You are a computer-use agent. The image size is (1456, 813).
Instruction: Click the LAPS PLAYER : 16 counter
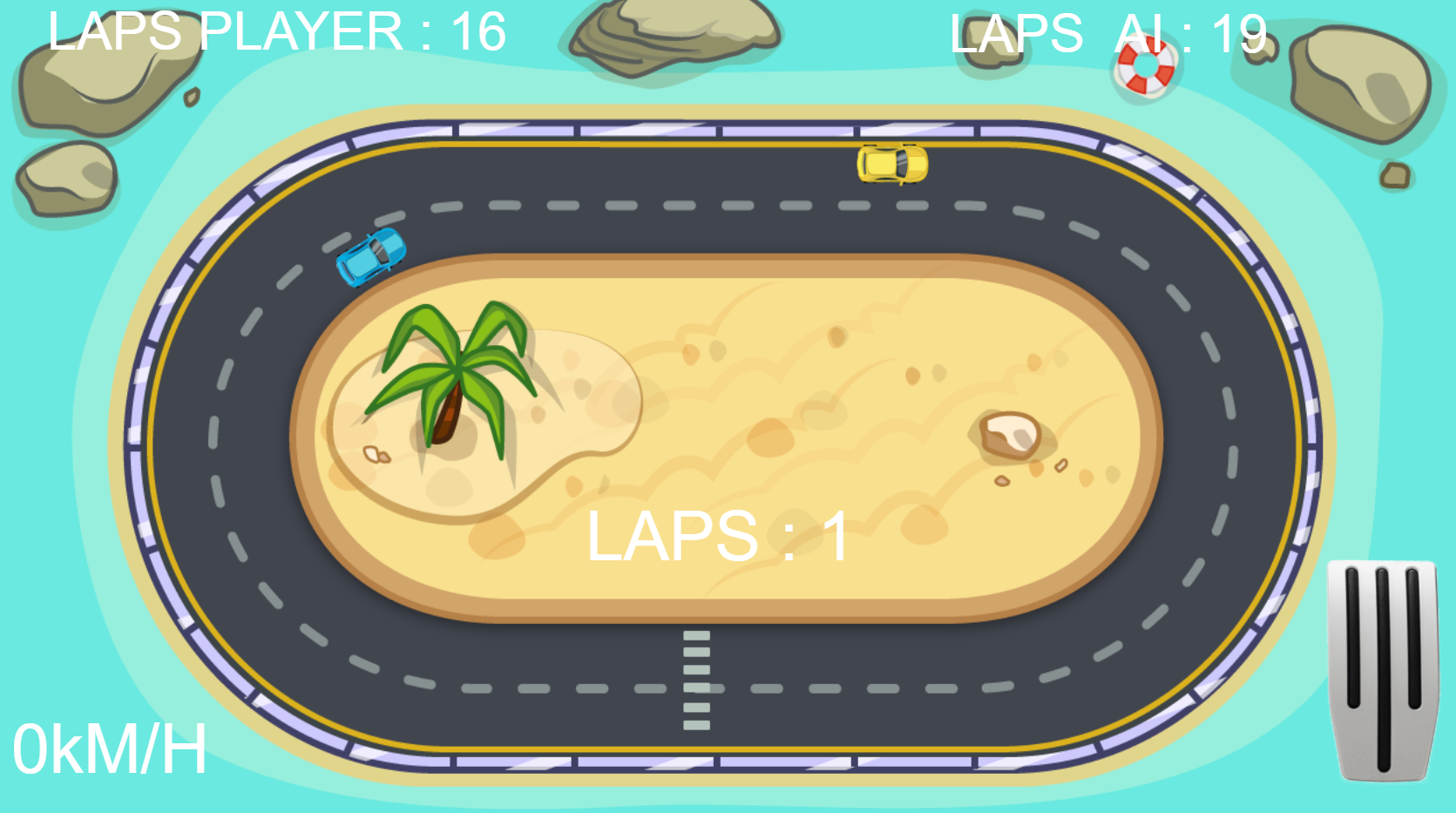pyautogui.click(x=274, y=33)
